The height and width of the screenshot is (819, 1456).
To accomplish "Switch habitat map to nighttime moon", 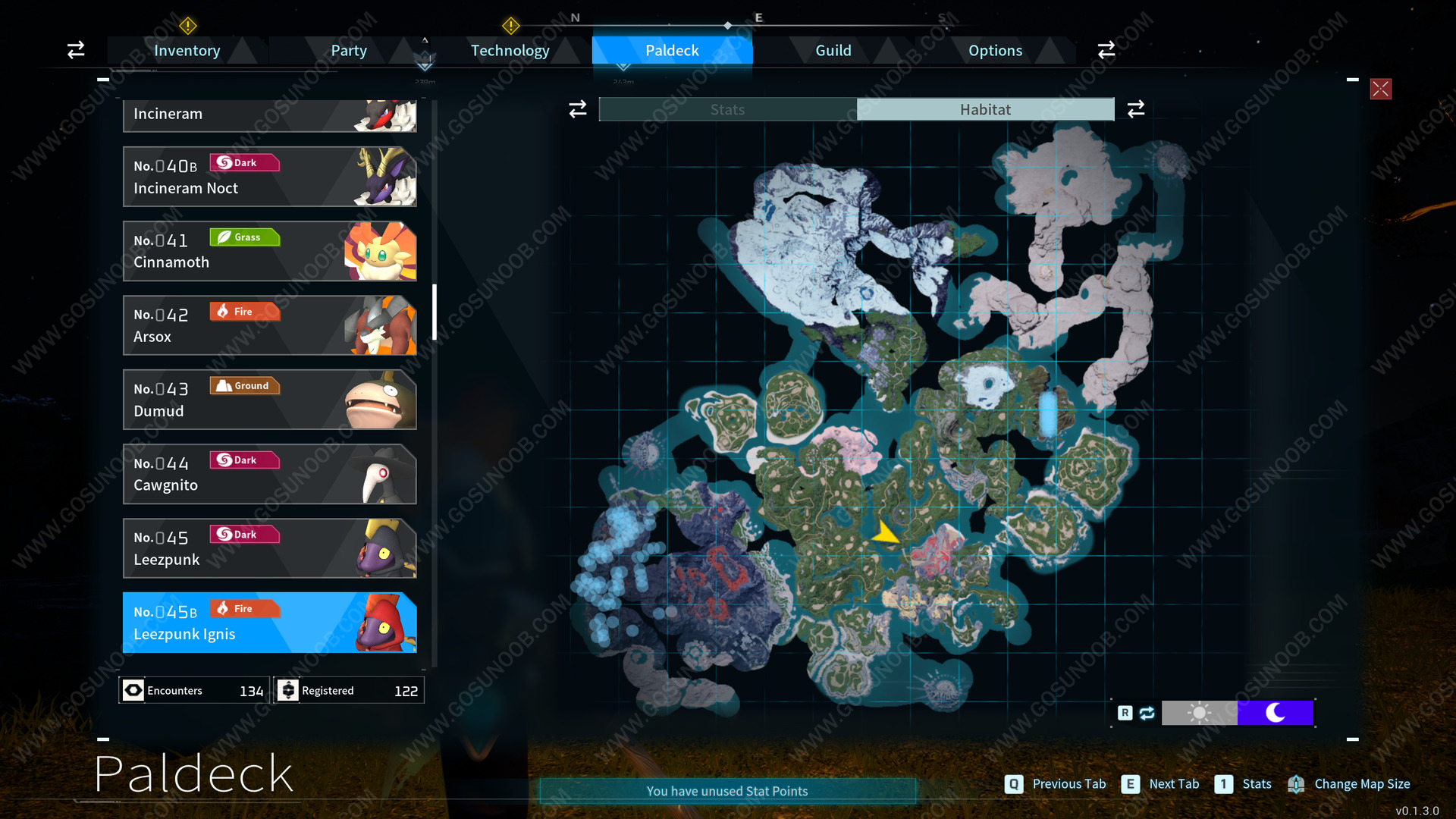I will click(1275, 713).
